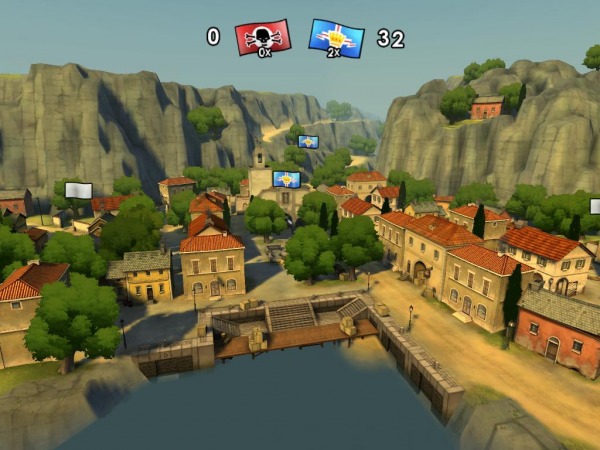The height and width of the screenshot is (450, 600).
Task: Choose the white neutral flag marker on the left
Action: 78,190
